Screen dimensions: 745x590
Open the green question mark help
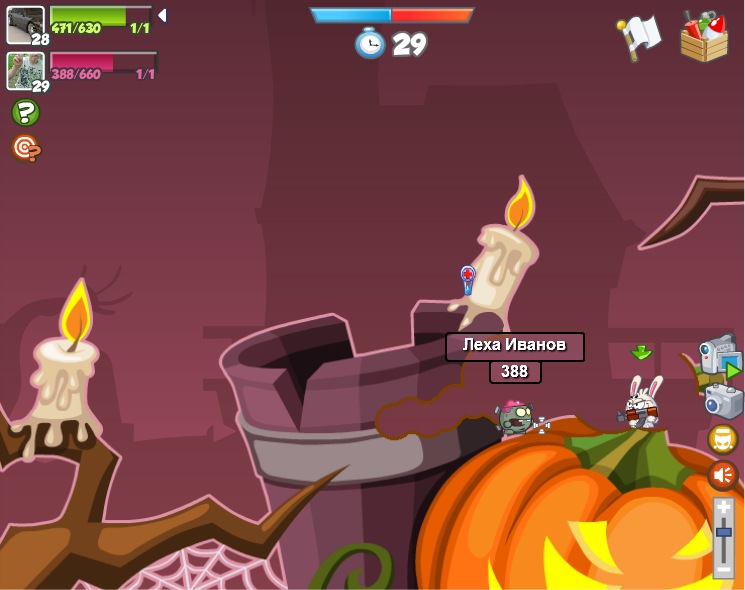[x=26, y=112]
